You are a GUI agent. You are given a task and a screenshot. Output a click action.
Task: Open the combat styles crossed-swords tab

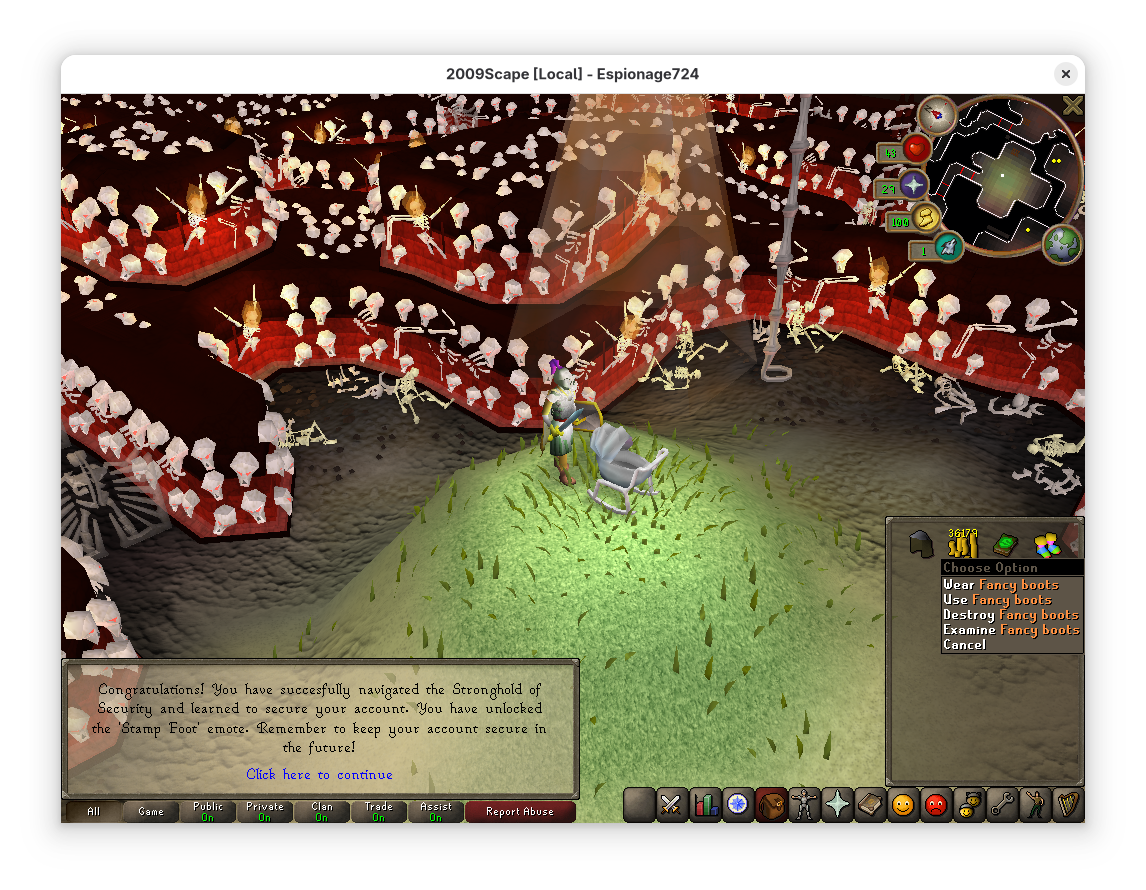coord(671,804)
